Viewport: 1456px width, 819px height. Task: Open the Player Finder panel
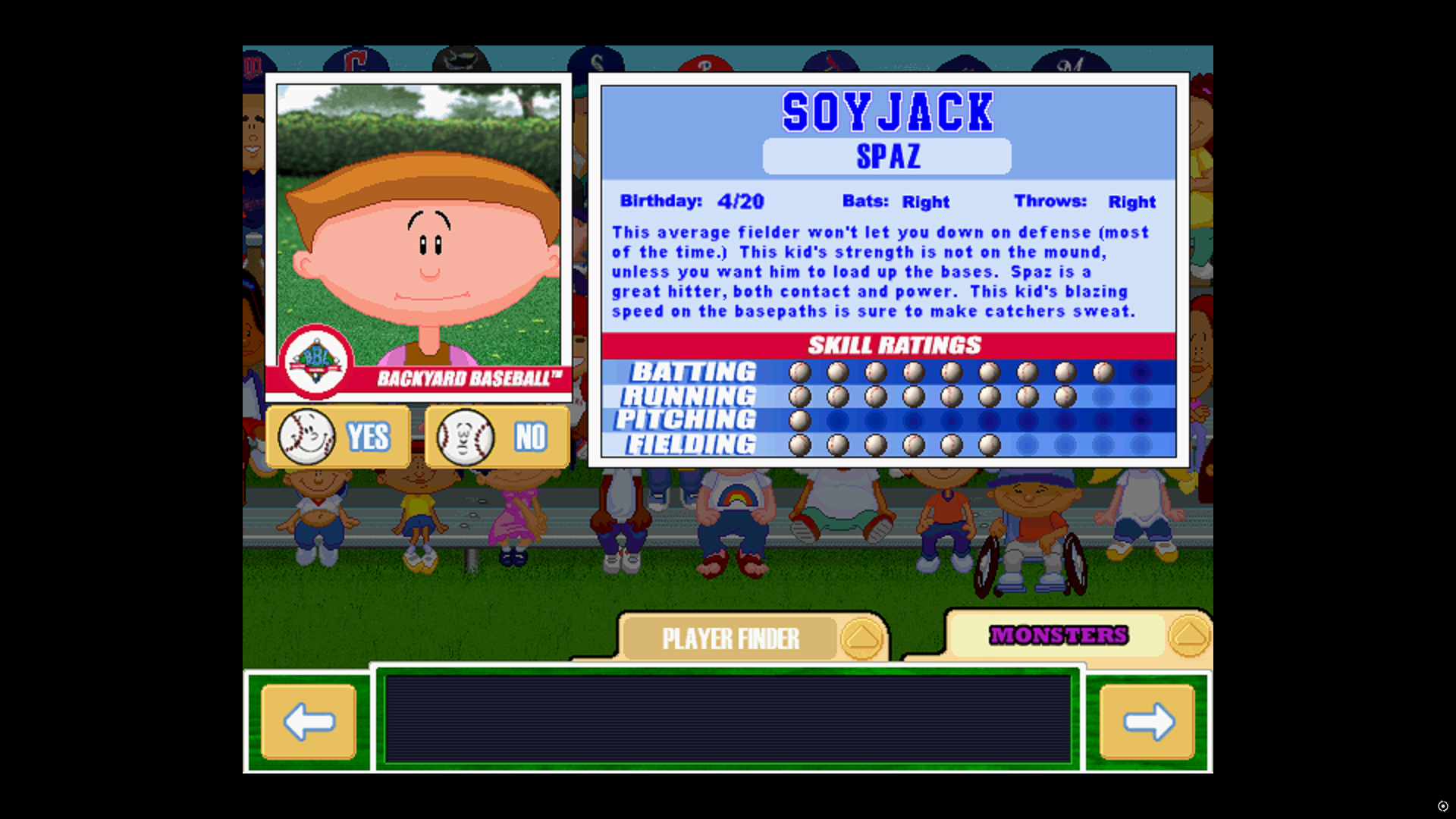click(x=730, y=639)
